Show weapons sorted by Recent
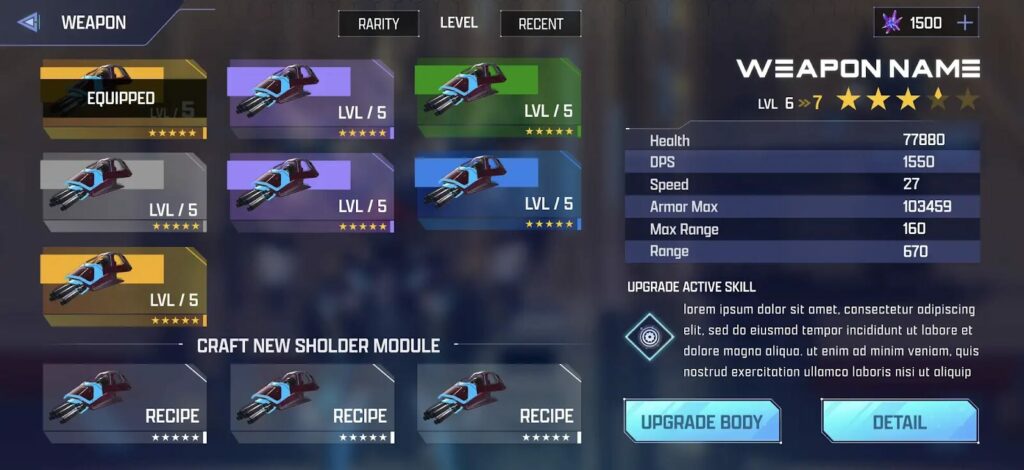1024x470 pixels. [540, 24]
